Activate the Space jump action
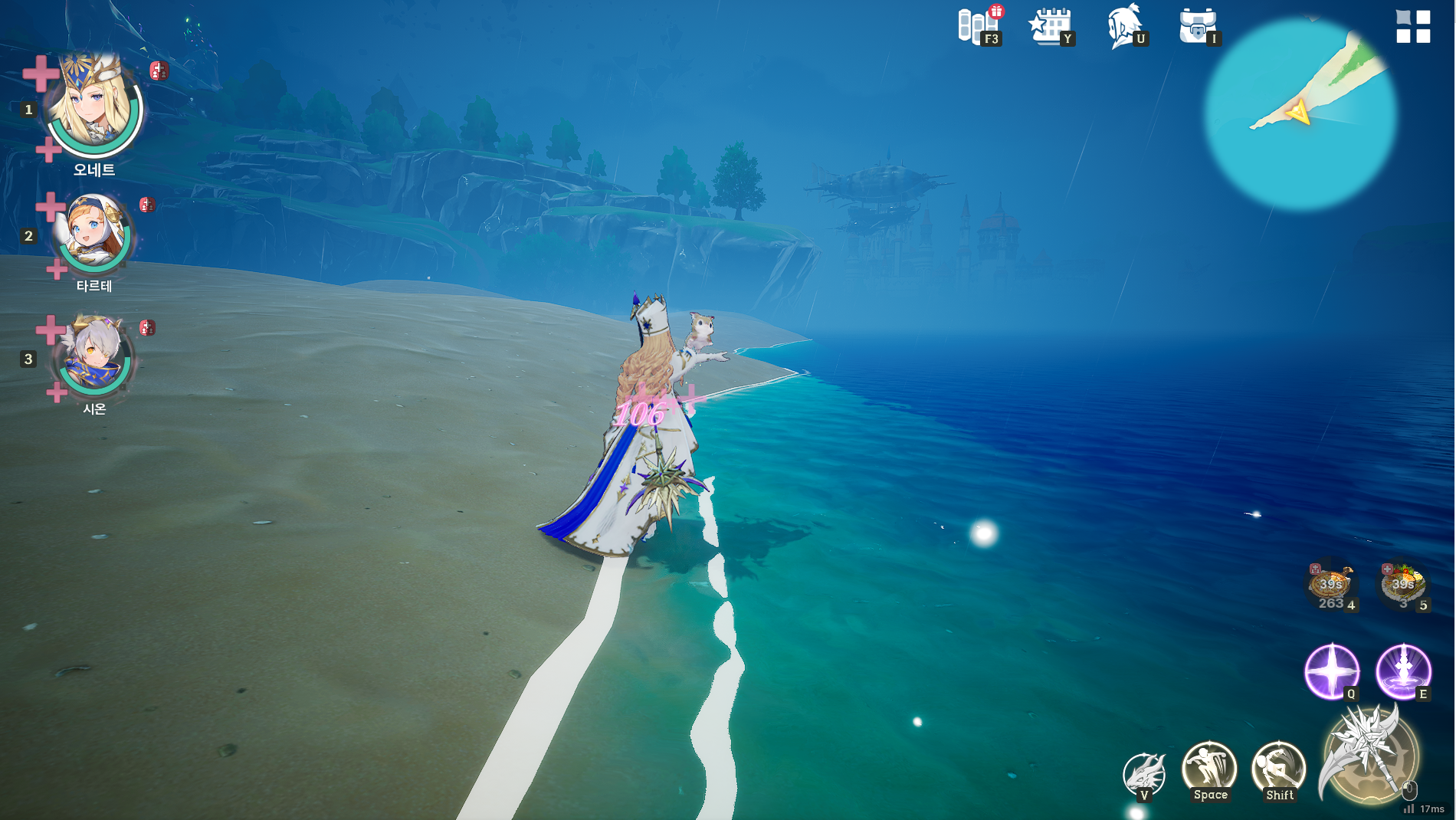This screenshot has width=1456, height=820. tap(1209, 770)
